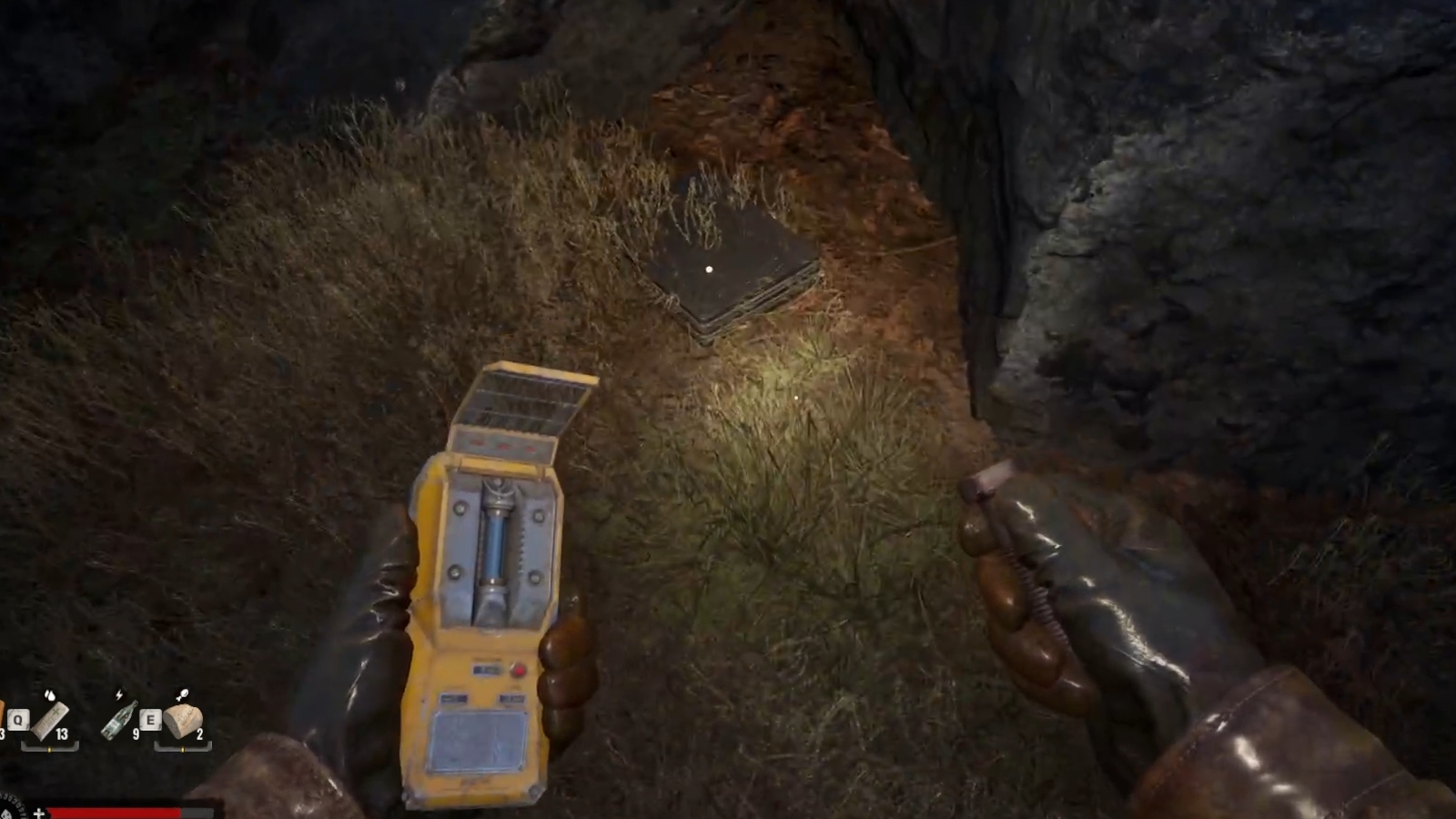Viewport: 1456px width, 819px height.
Task: Click the E keybind label on the bread slot
Action: point(150,721)
